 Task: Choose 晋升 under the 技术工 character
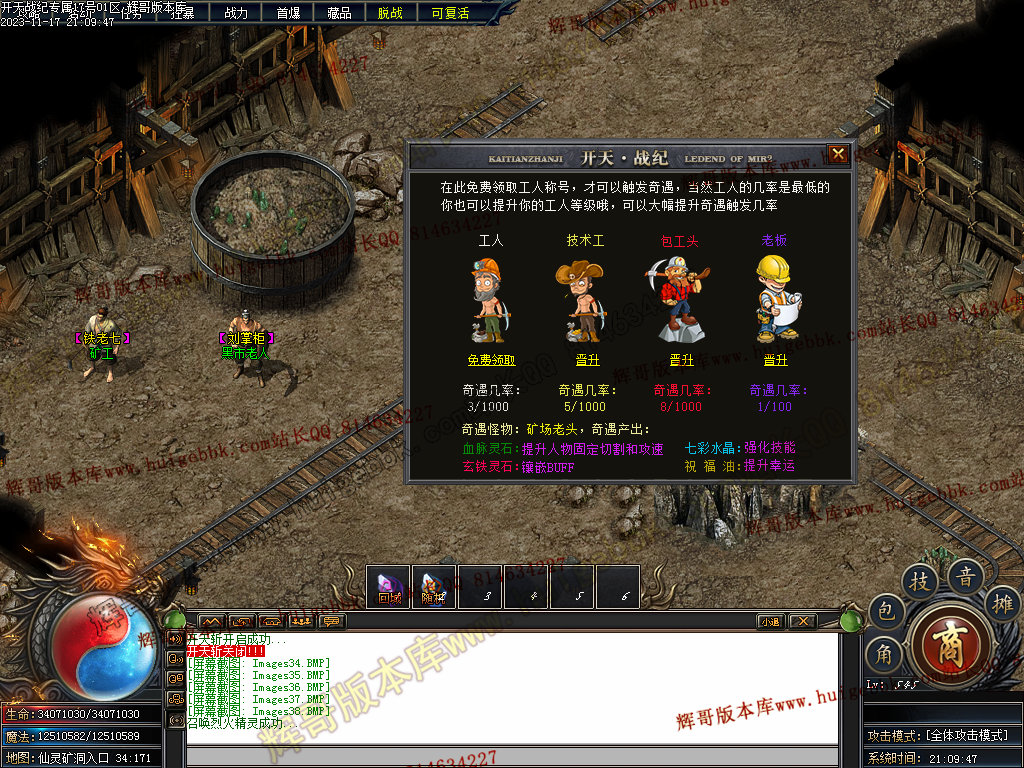(x=587, y=360)
